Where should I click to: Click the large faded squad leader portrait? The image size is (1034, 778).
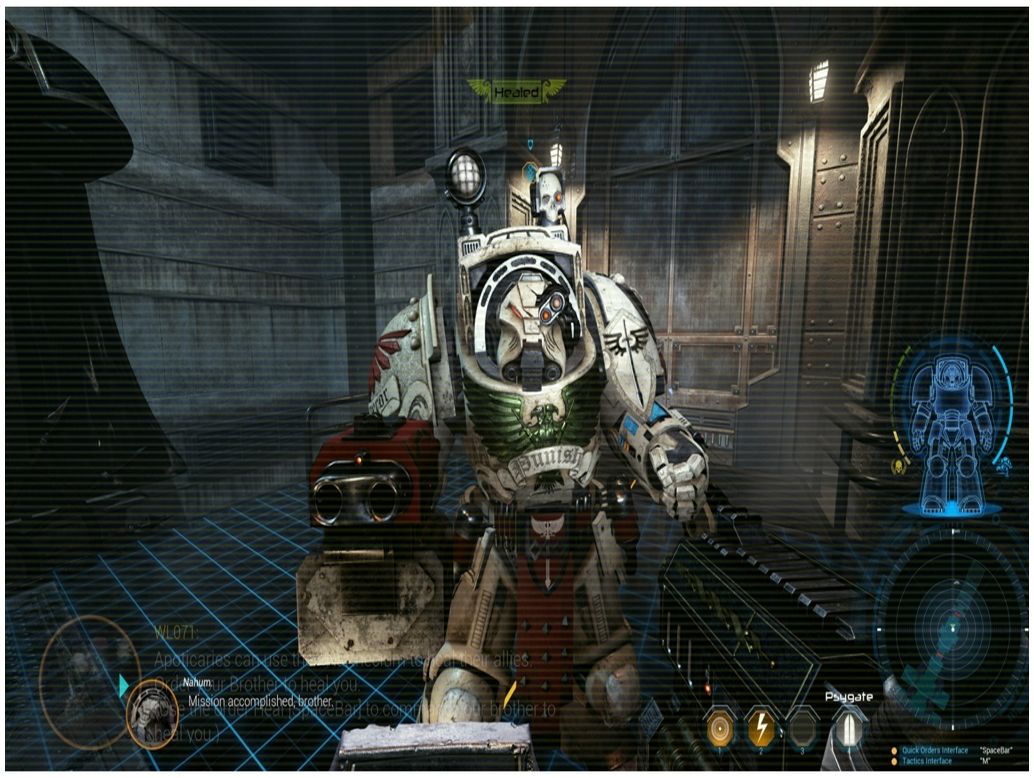88,668
